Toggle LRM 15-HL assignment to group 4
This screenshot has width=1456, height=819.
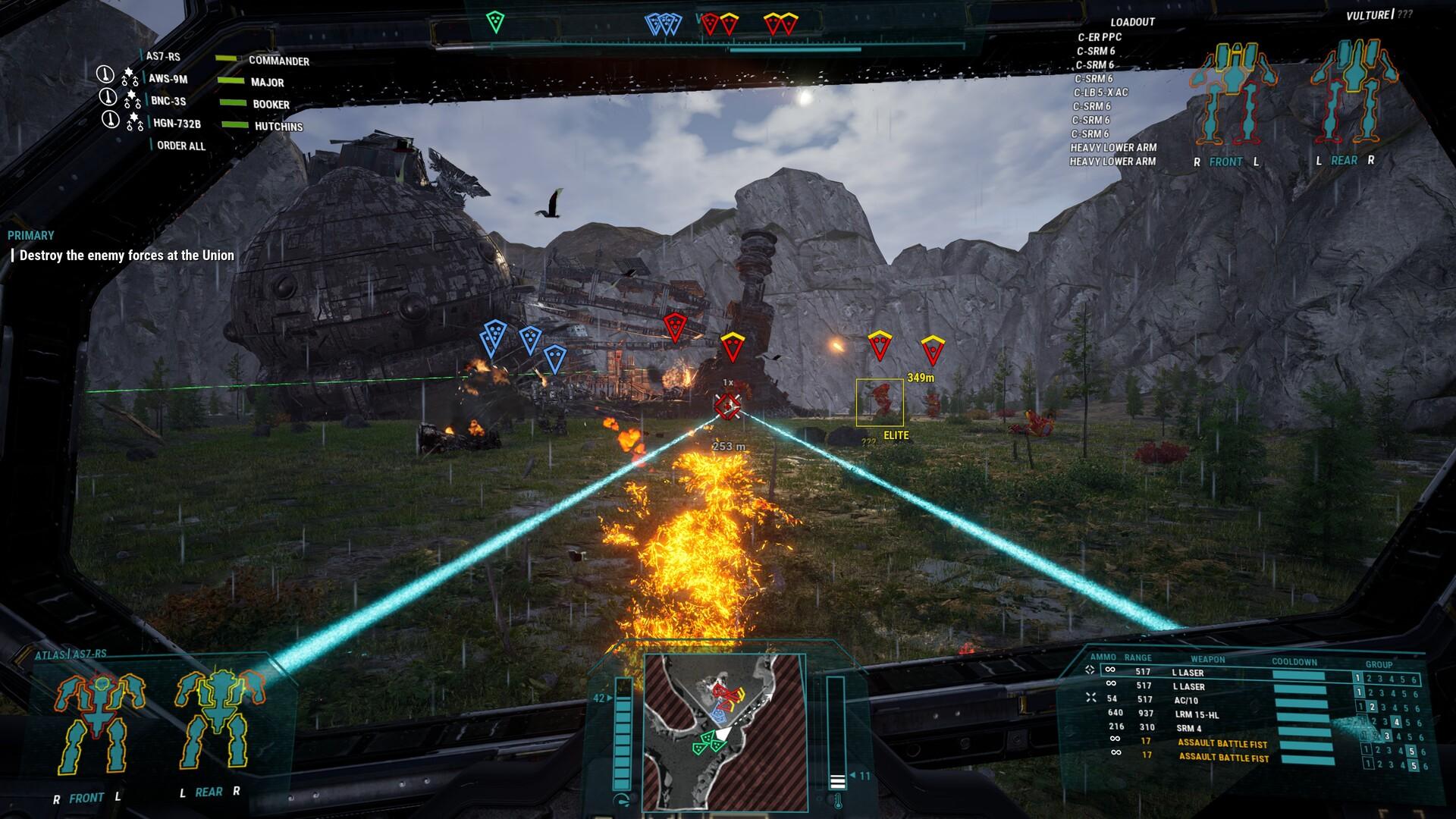1397,721
